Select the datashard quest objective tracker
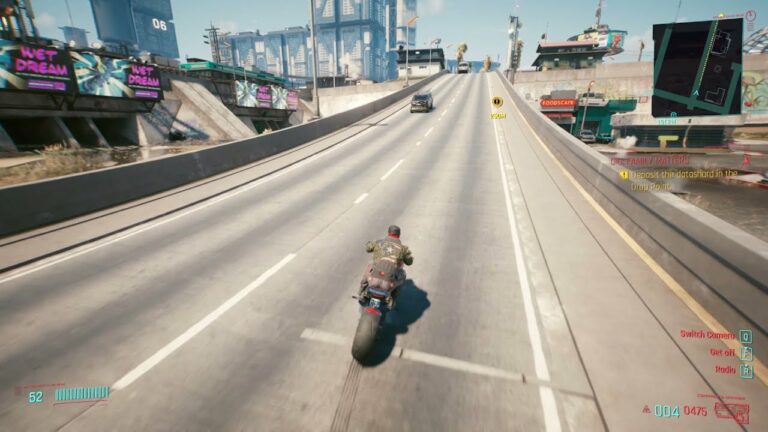The image size is (768, 432). pos(689,178)
